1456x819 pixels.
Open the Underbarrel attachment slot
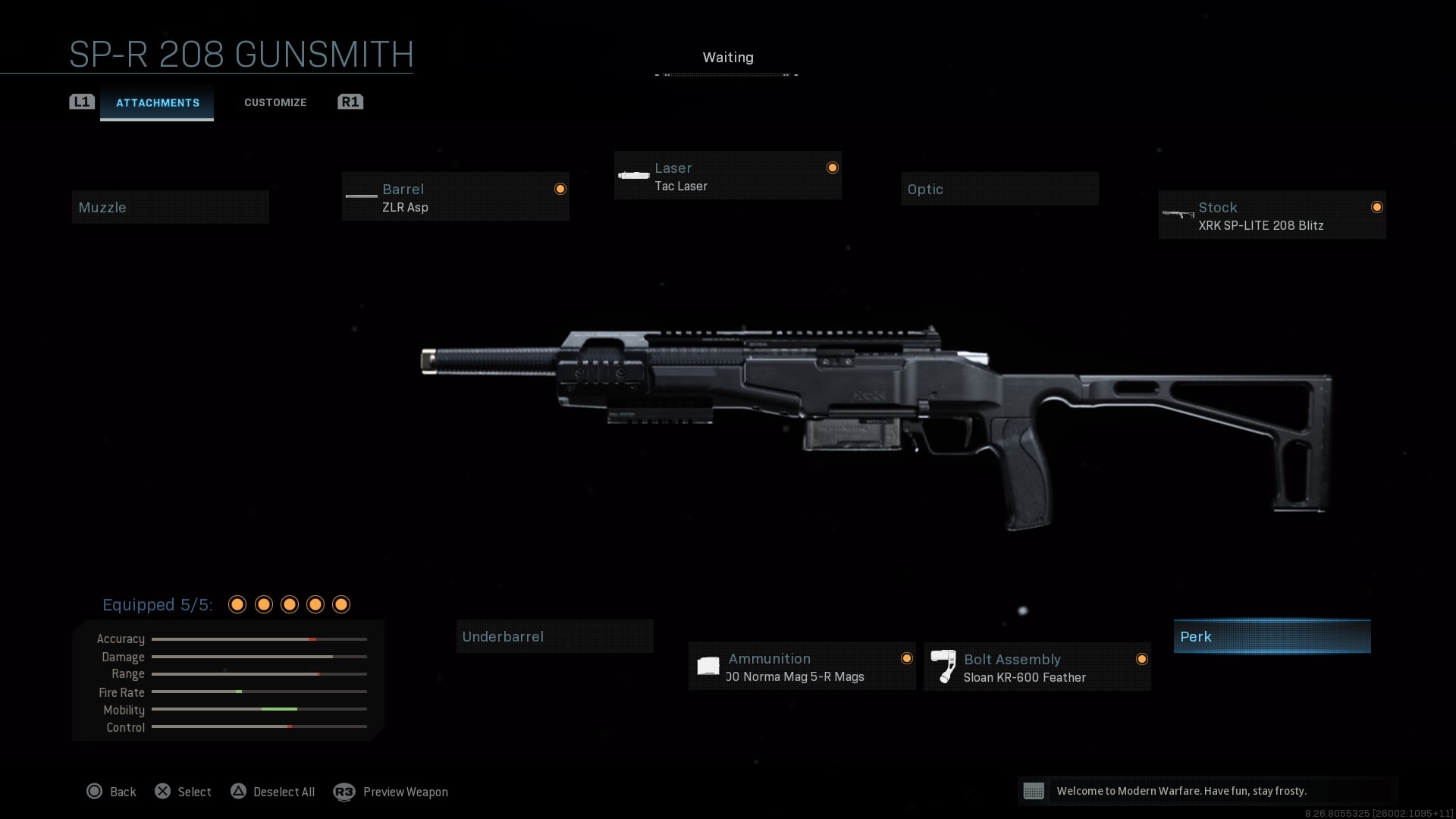click(554, 636)
